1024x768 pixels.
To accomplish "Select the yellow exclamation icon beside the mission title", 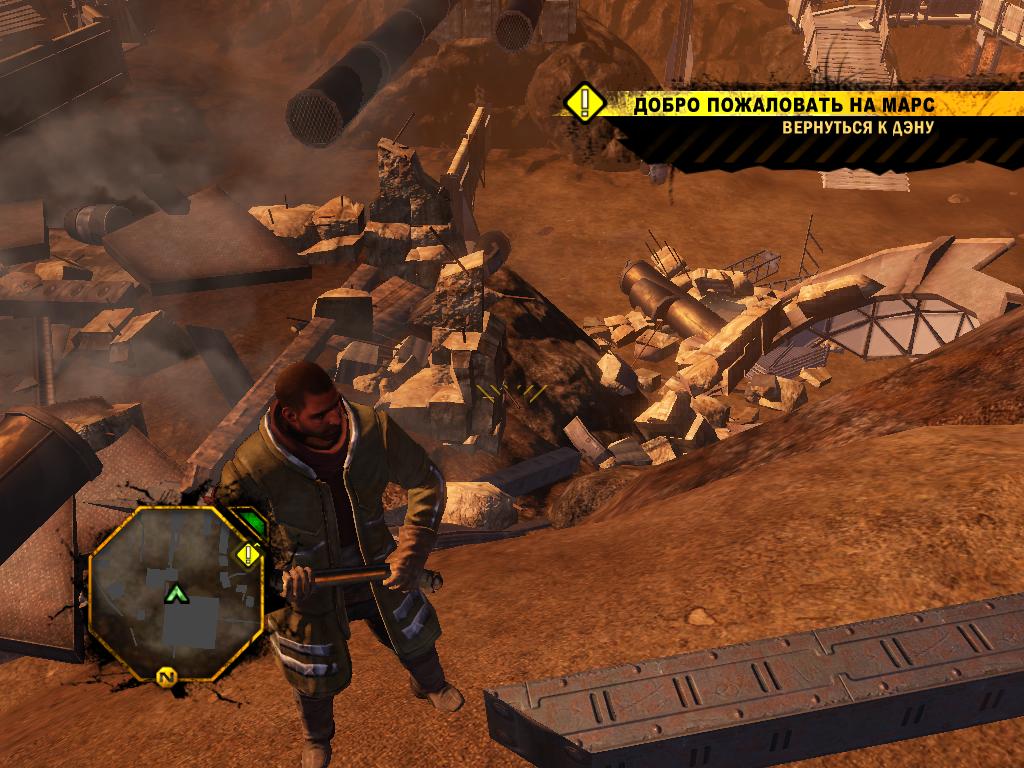I will 584,103.
